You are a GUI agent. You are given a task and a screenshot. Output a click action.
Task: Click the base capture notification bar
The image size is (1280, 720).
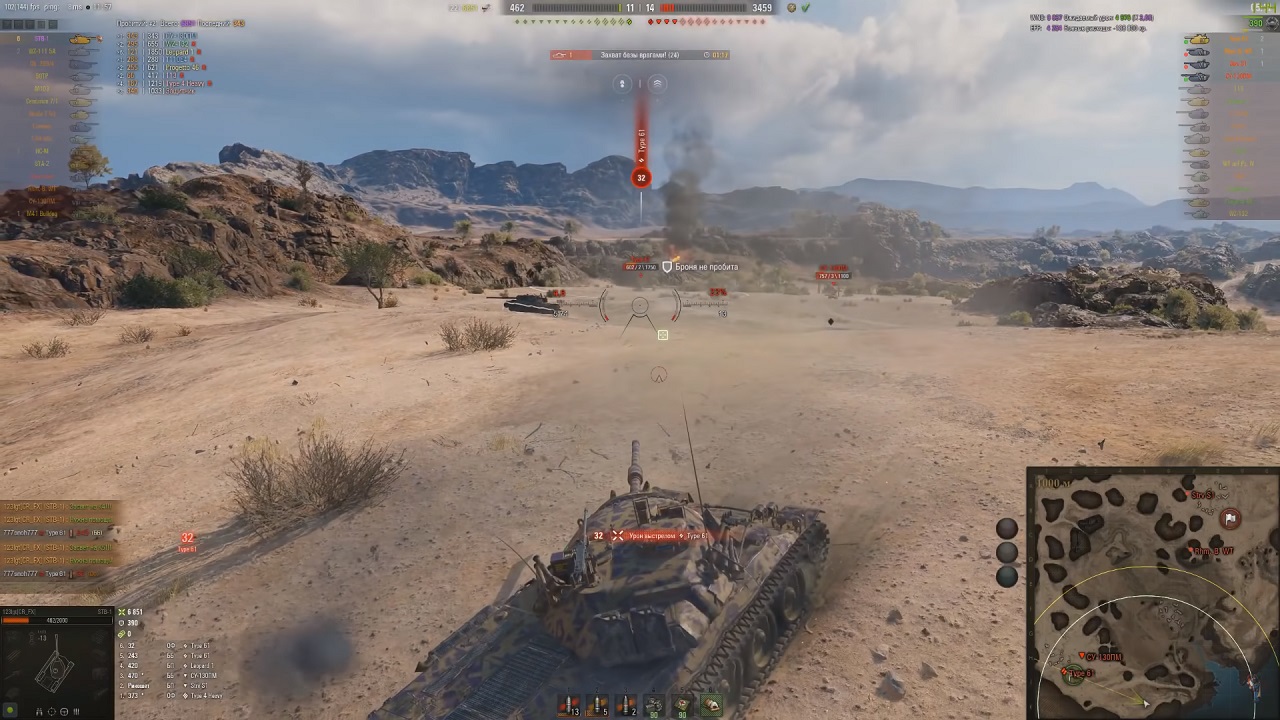[640, 55]
